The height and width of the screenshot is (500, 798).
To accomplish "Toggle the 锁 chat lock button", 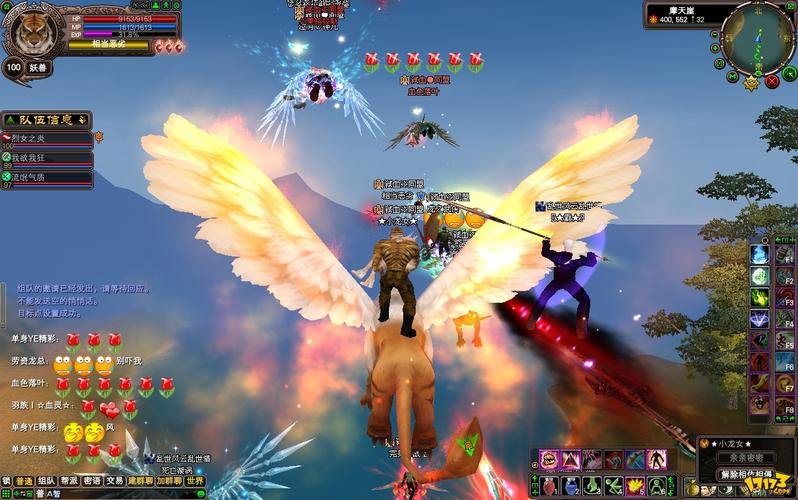I will 6,481.
